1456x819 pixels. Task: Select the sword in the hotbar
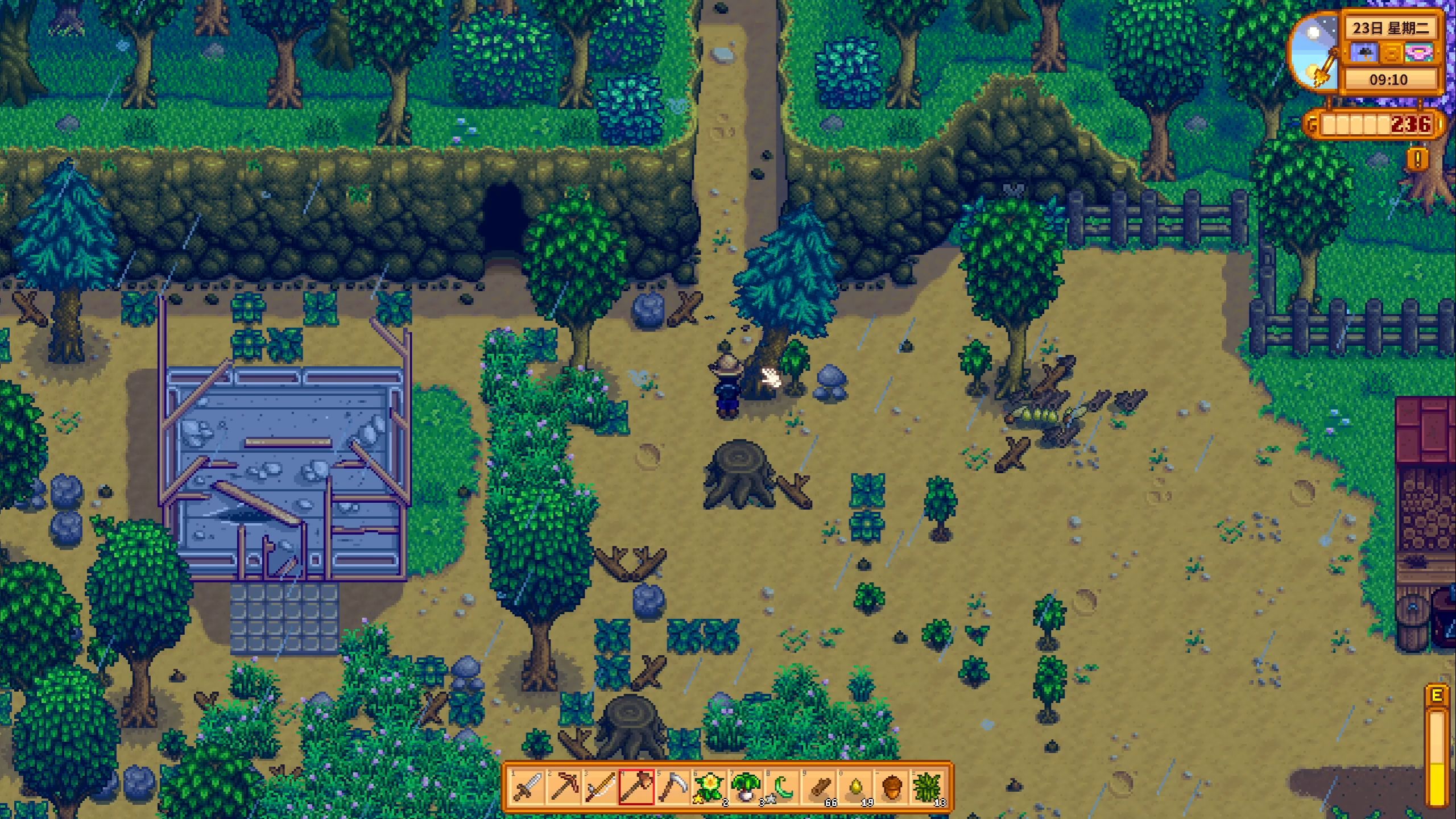pos(527,788)
